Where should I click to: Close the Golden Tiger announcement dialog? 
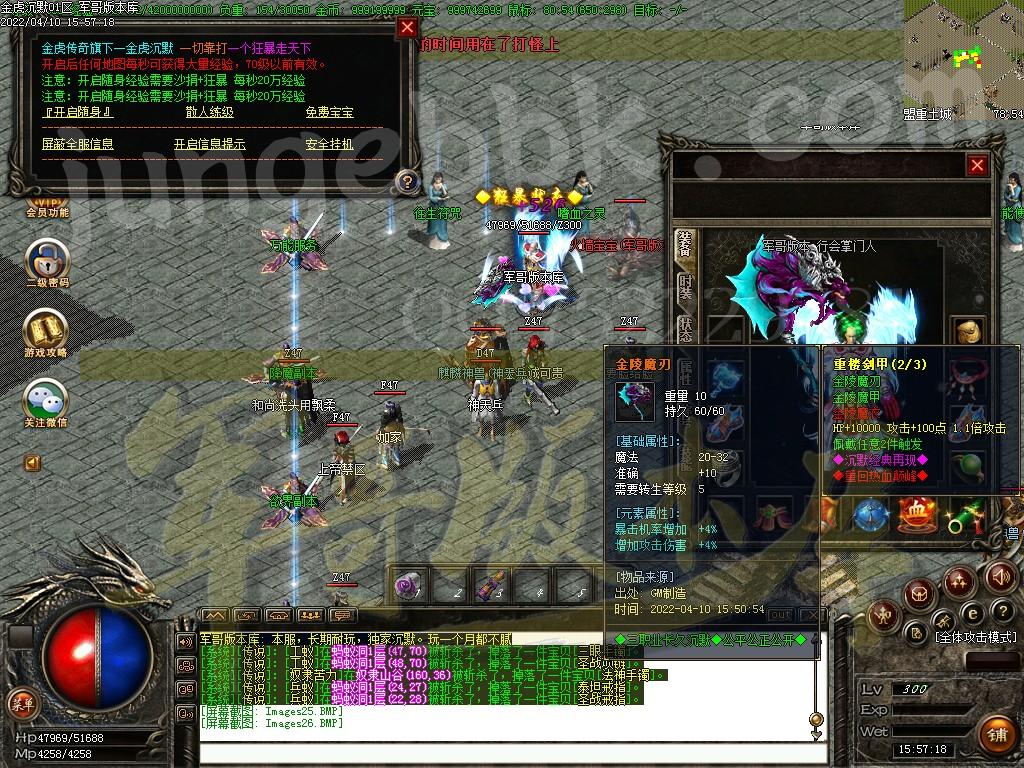click(x=407, y=28)
